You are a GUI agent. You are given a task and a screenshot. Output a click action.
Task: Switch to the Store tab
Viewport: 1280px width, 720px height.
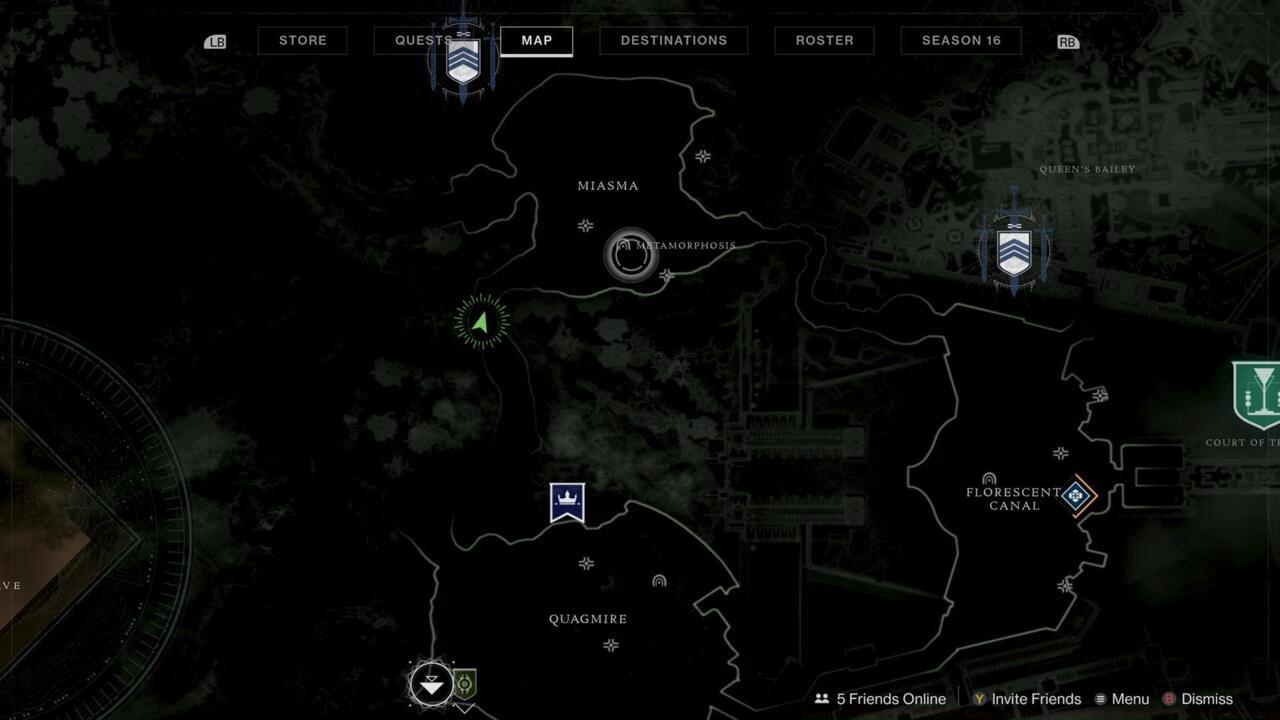[x=302, y=40]
